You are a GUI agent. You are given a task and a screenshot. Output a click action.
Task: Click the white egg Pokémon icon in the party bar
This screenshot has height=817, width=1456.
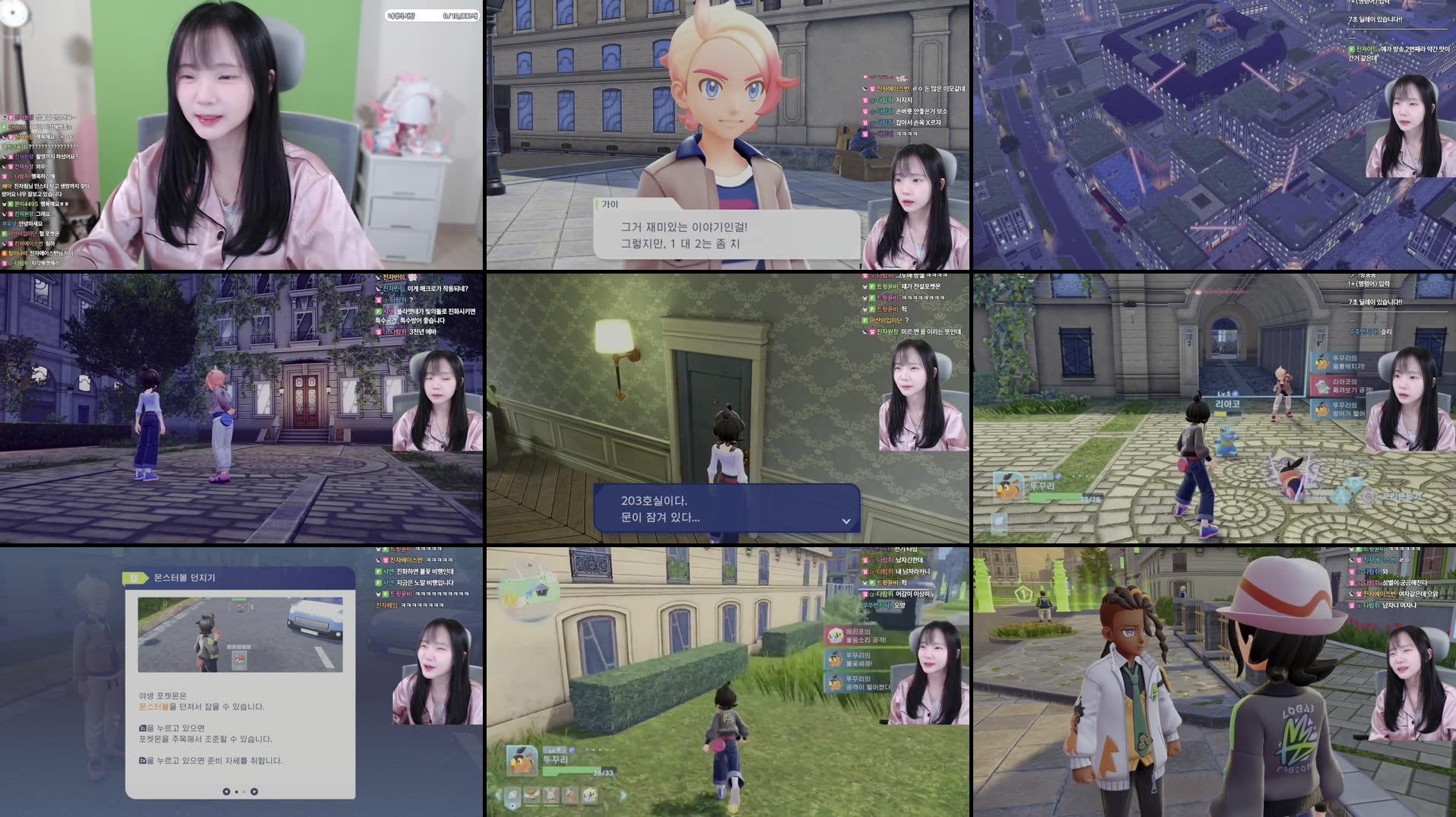(589, 794)
